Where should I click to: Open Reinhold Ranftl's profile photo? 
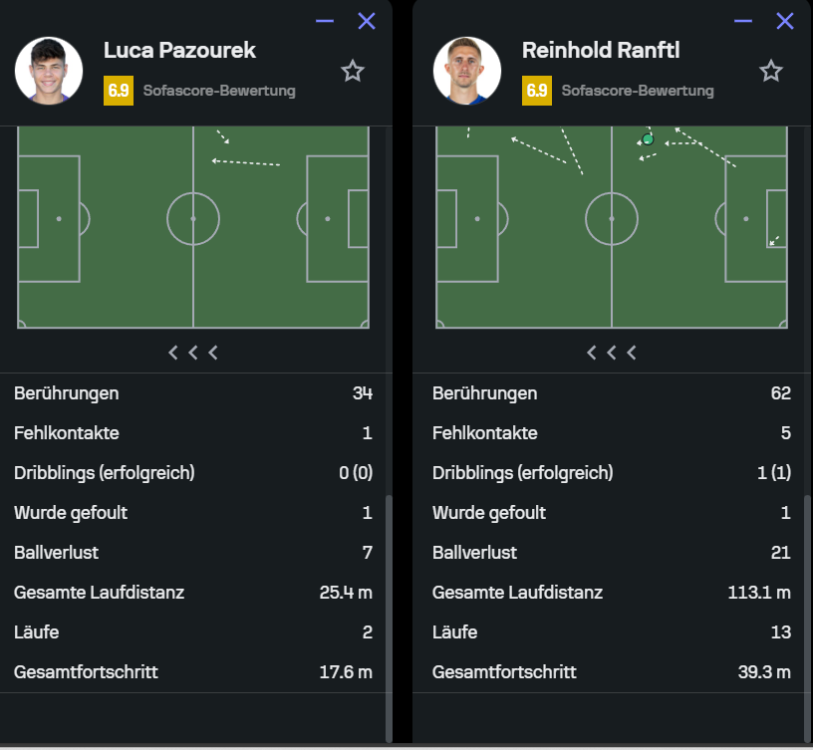(467, 71)
